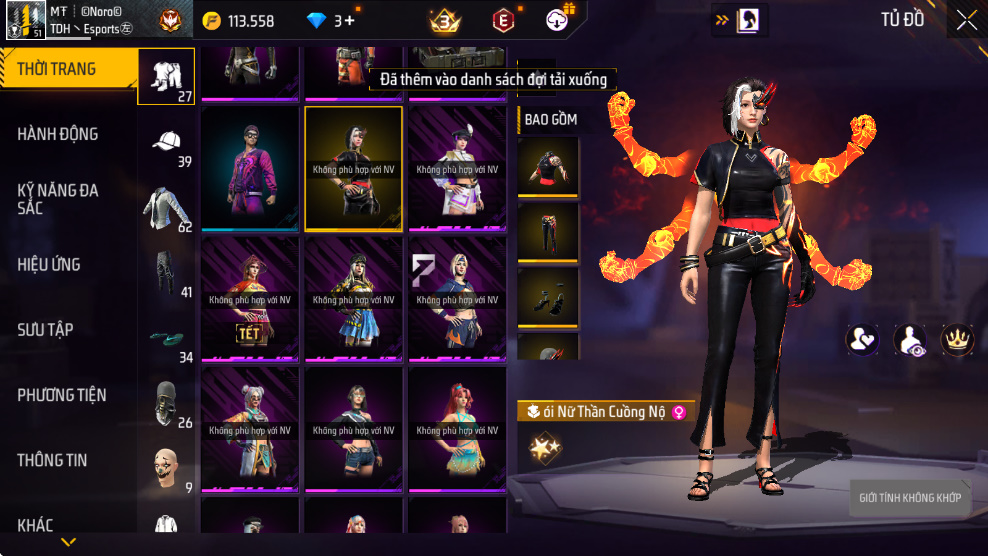Switch to the Phương Tiện tab
The height and width of the screenshot is (556, 988).
coord(62,395)
